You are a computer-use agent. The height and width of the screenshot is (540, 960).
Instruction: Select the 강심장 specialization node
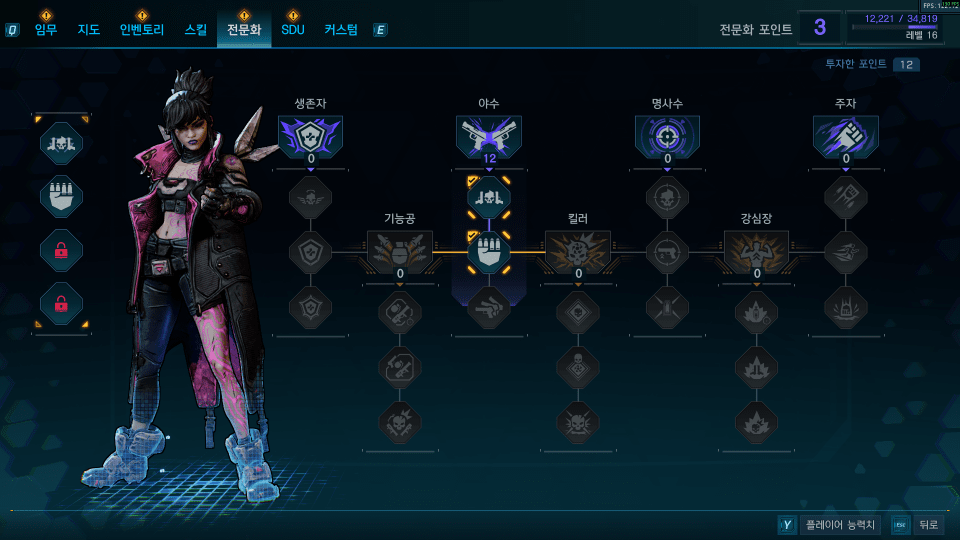point(756,251)
